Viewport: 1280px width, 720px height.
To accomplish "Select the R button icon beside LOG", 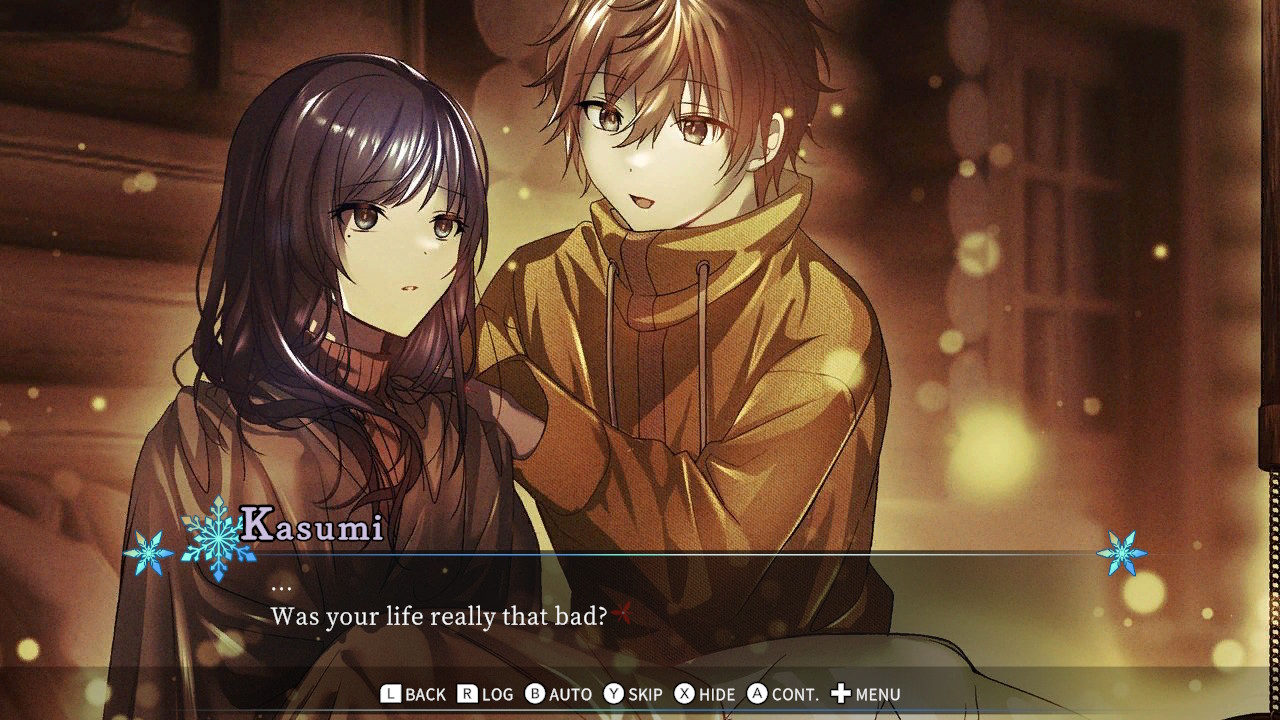I will [x=467, y=693].
